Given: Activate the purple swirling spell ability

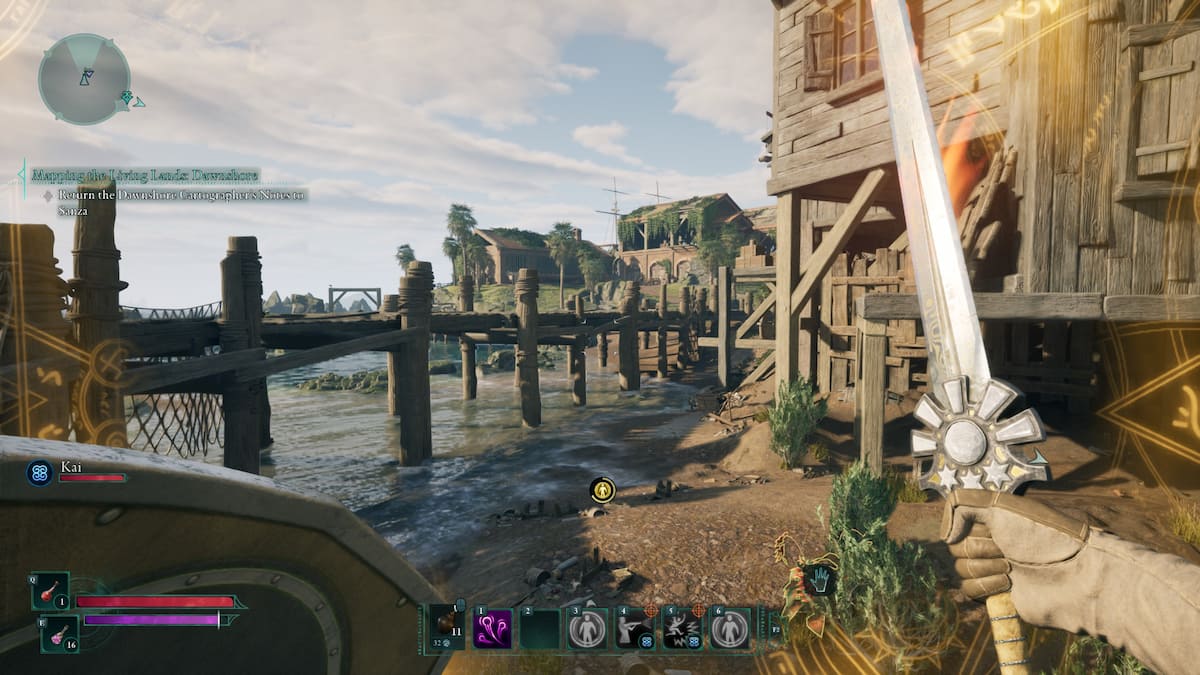Looking at the screenshot, I should pyautogui.click(x=493, y=629).
